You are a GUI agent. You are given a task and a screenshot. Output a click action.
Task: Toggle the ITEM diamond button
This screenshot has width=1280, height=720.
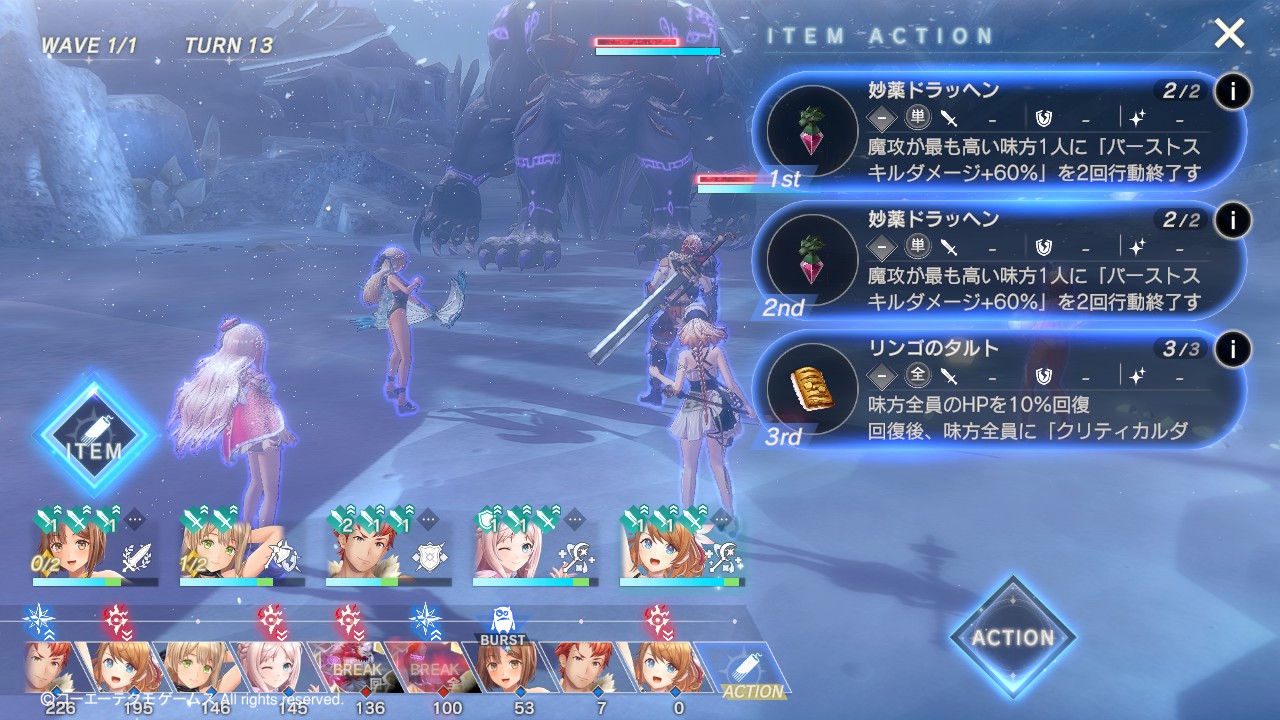tap(95, 435)
